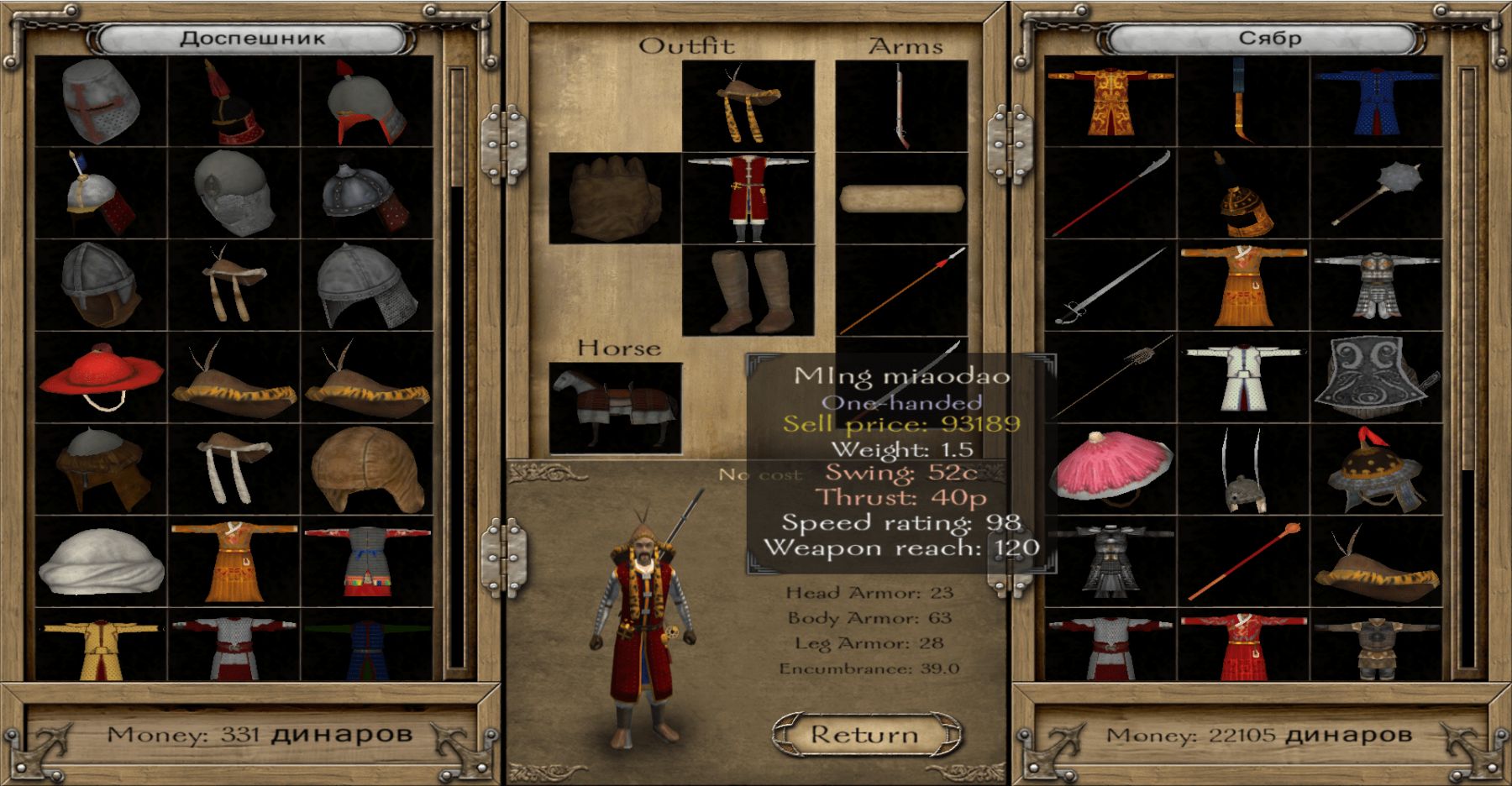
Task: Select the equipped leather gloves slot
Action: (615, 198)
